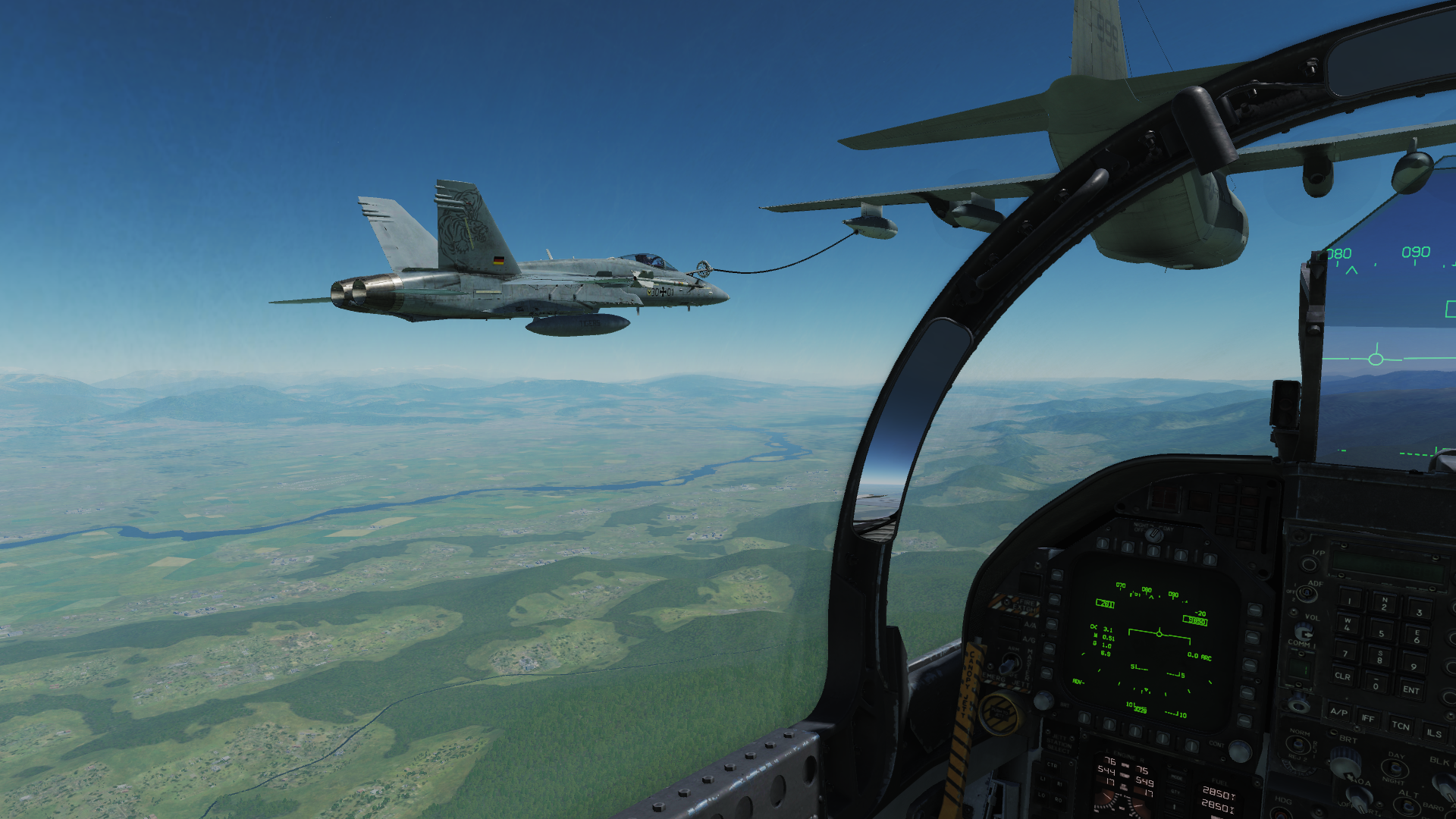Viewport: 1456px width, 819px height.
Task: Toggle the ADF selector switch
Action: pyautogui.click(x=1306, y=593)
